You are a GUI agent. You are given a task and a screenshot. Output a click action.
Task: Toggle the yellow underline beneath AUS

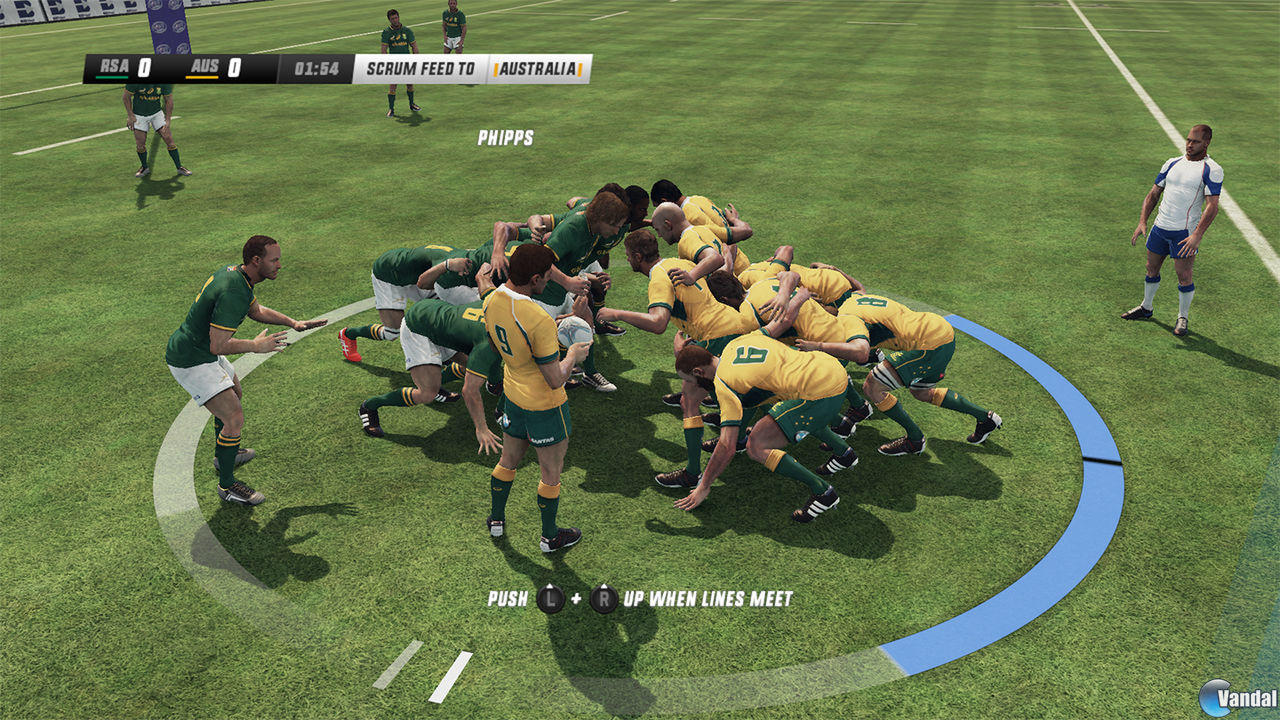coord(204,77)
